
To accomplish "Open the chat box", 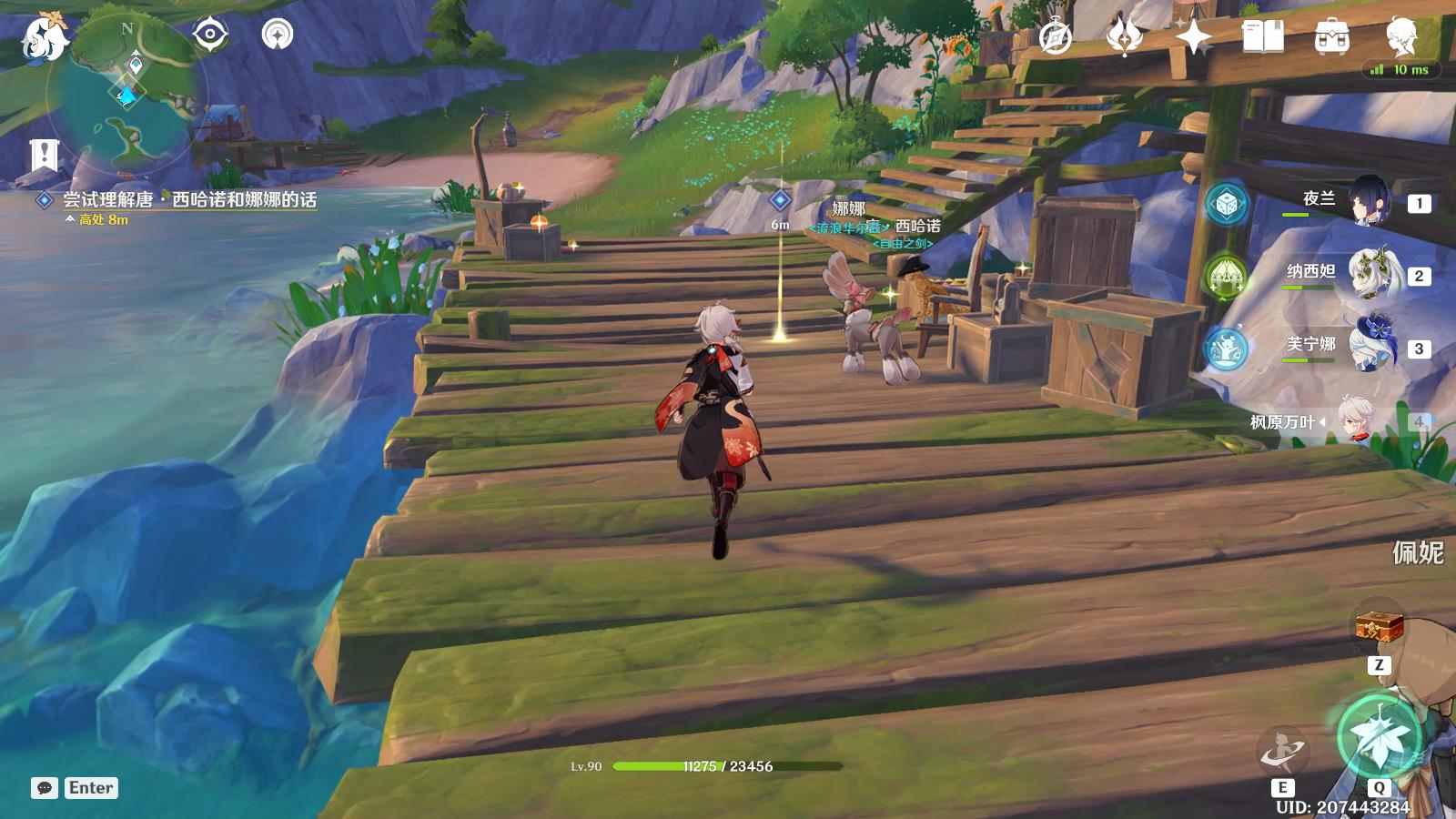I will [45, 788].
